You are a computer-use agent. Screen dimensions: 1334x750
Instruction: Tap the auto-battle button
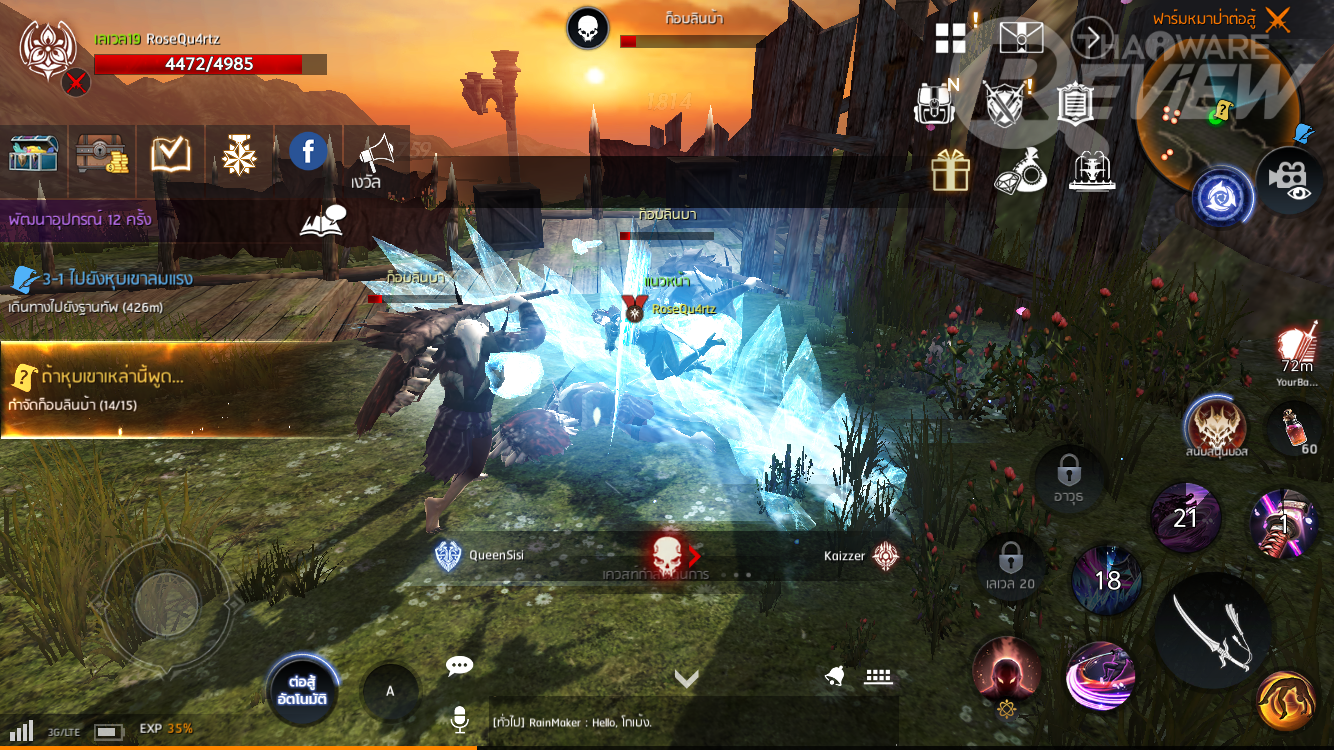[302, 690]
